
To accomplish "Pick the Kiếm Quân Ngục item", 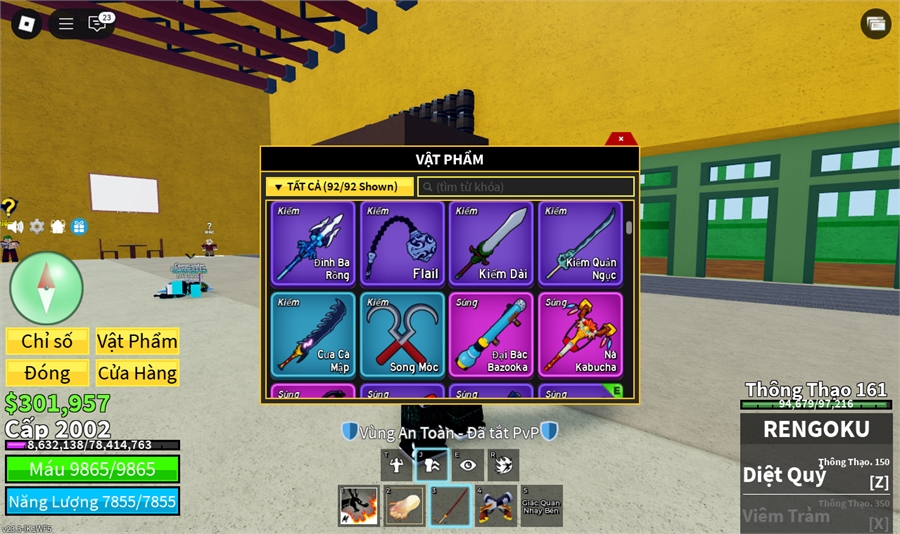I will tap(580, 244).
